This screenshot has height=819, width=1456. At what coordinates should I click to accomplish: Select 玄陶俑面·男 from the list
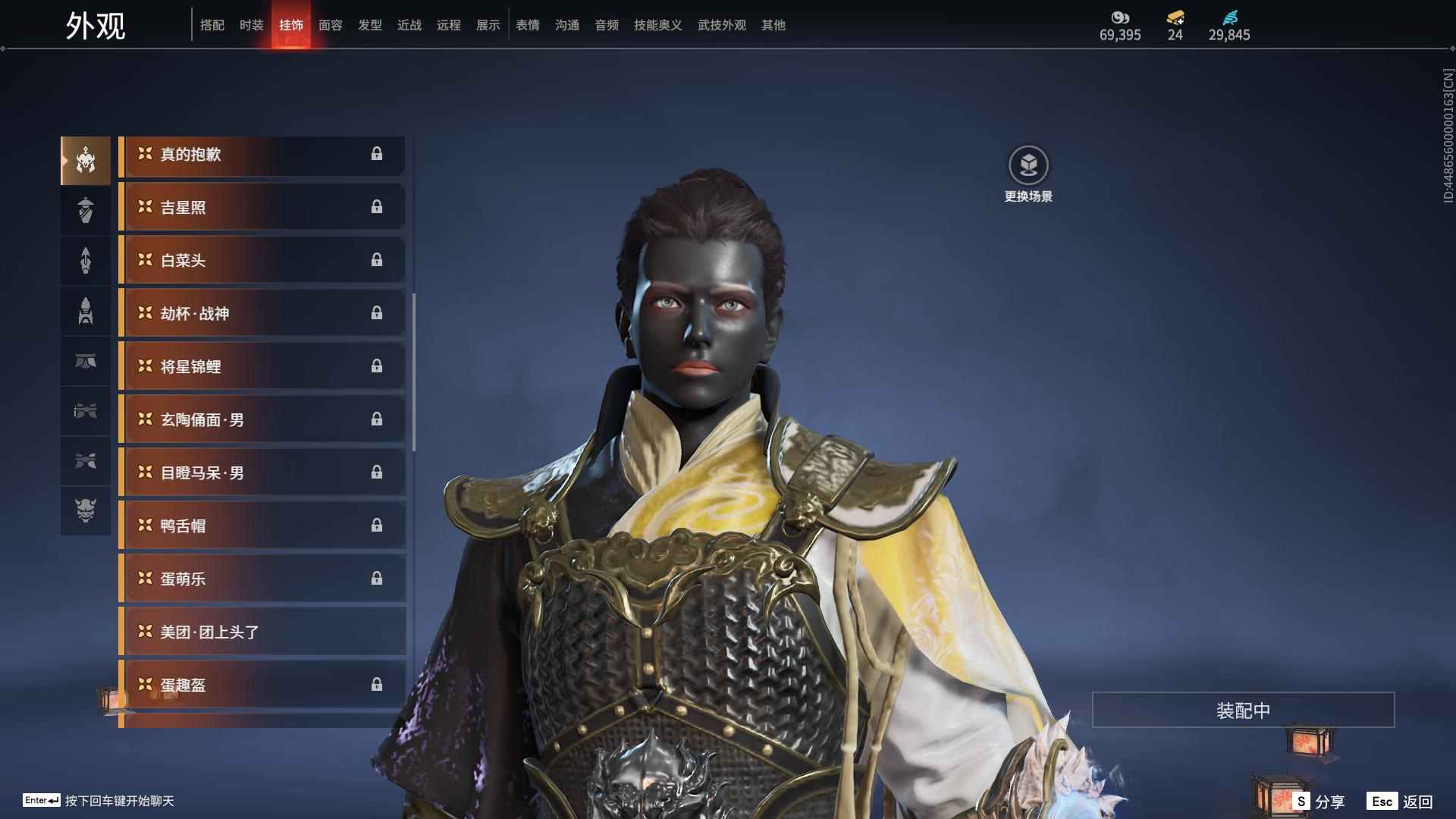point(262,419)
